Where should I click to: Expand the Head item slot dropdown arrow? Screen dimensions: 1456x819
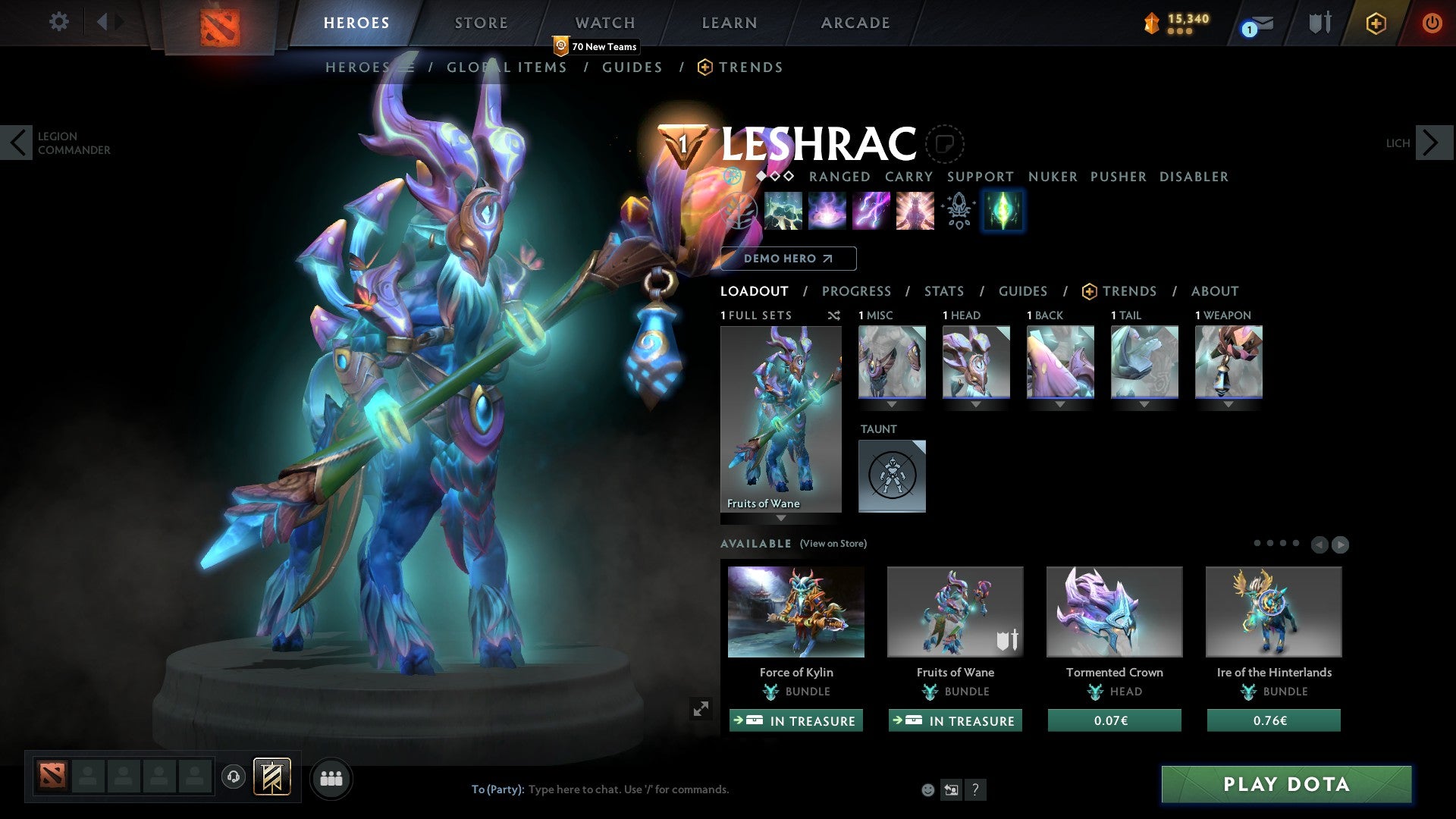[976, 405]
